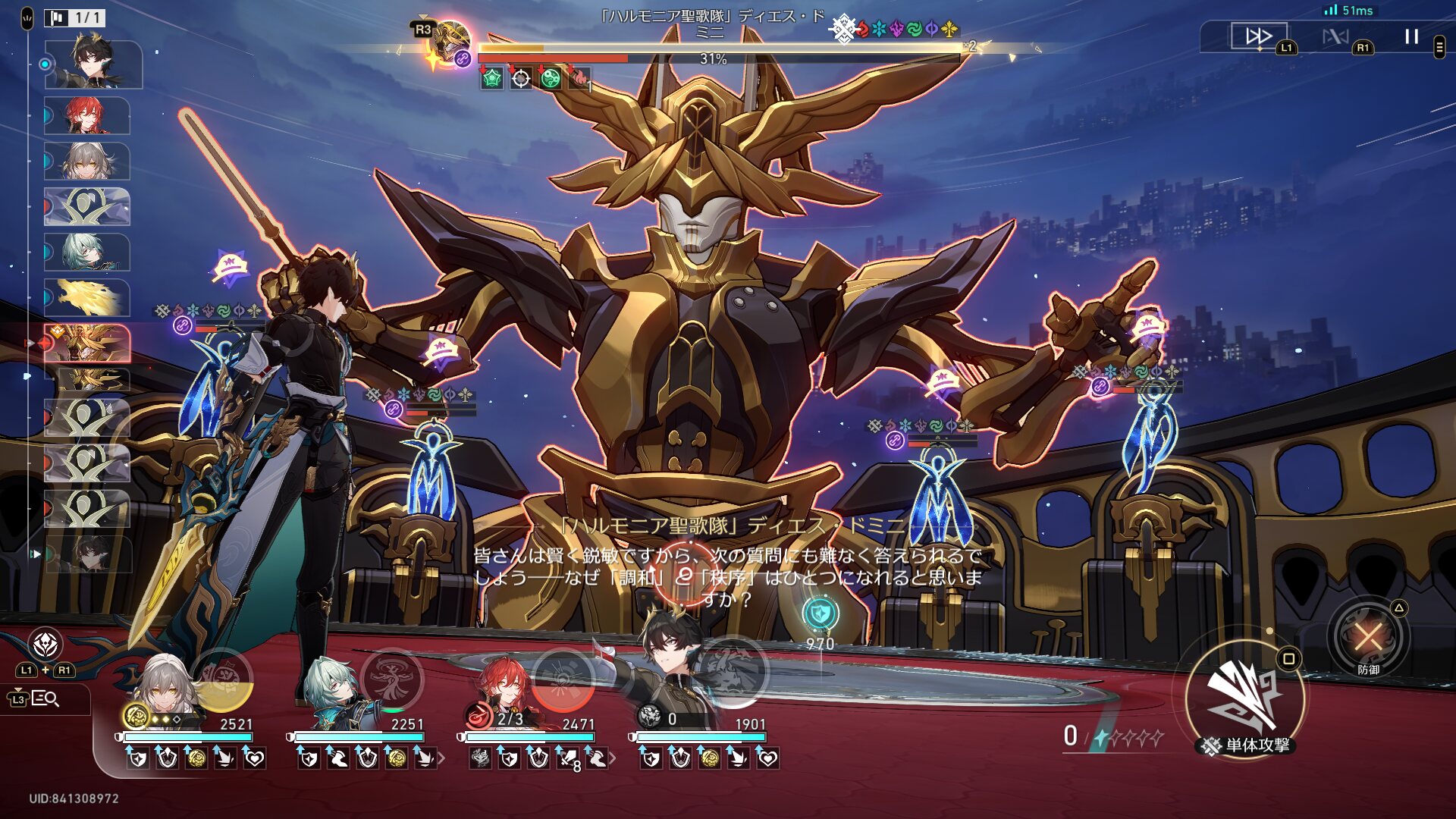The height and width of the screenshot is (819, 1456).
Task: Trigger the red-haired character's ultimate icon
Action: pyautogui.click(x=563, y=679)
